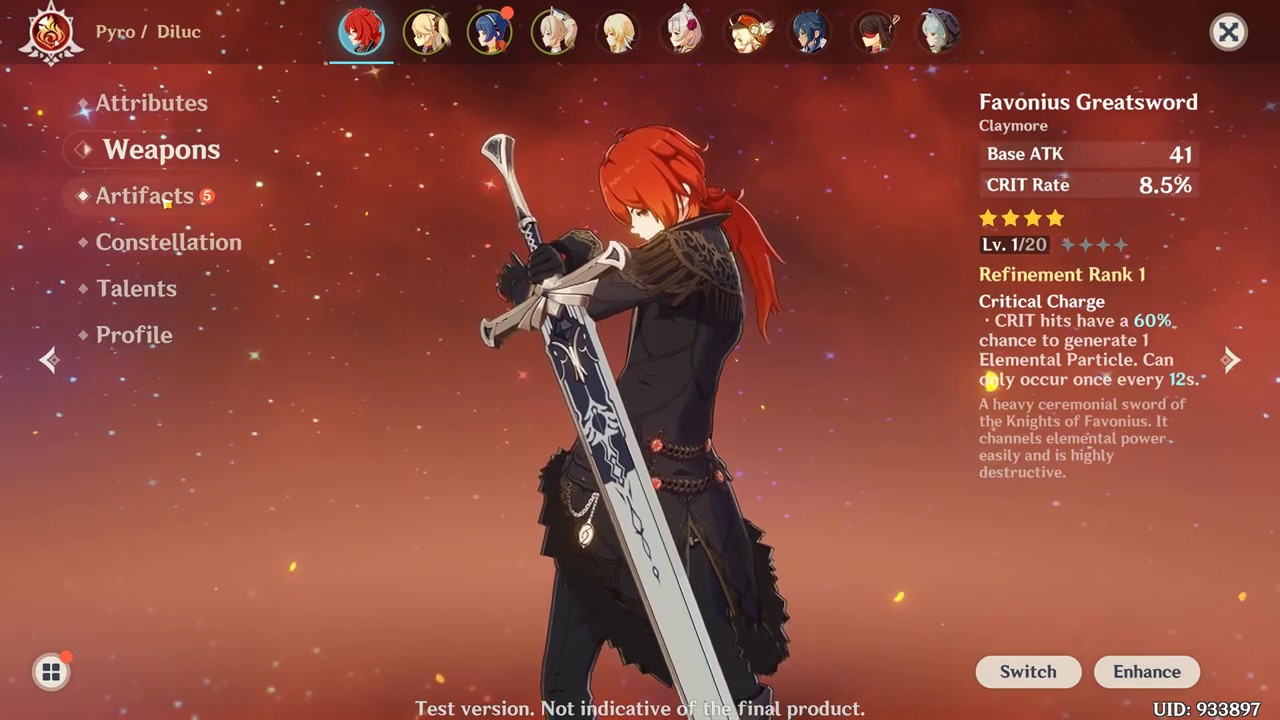Image resolution: width=1280 pixels, height=720 pixels.
Task: Pick Noelle's portrait with the rose
Action: 683,33
